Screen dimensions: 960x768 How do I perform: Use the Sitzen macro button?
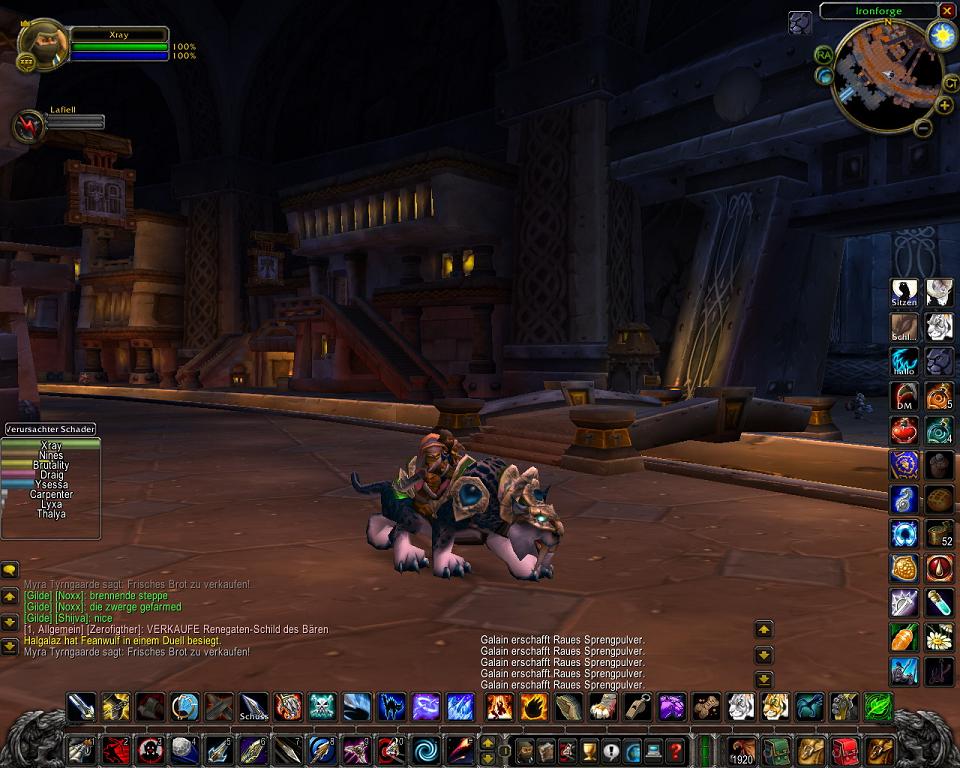click(904, 293)
